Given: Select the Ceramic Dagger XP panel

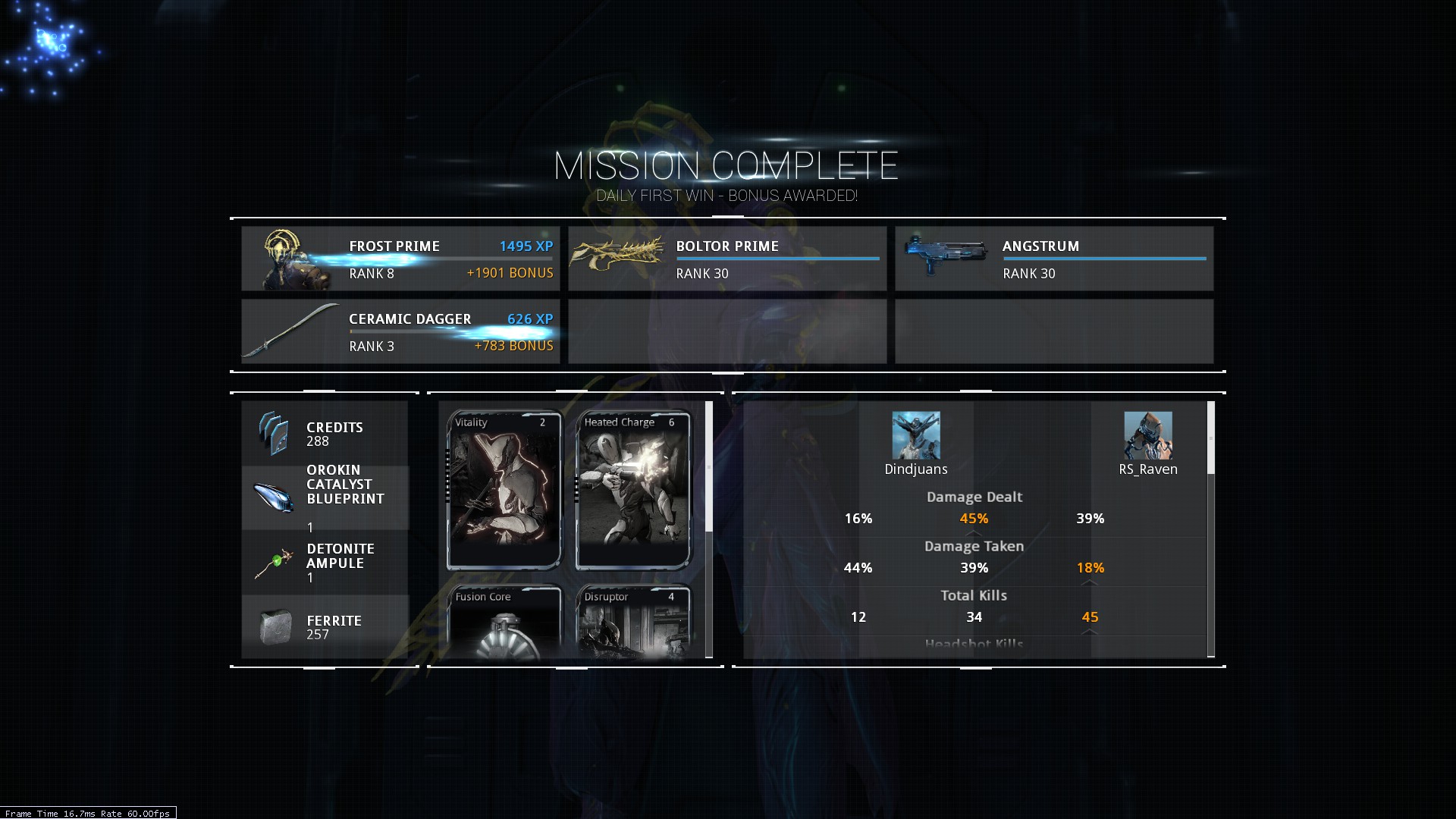Looking at the screenshot, I should 400,331.
